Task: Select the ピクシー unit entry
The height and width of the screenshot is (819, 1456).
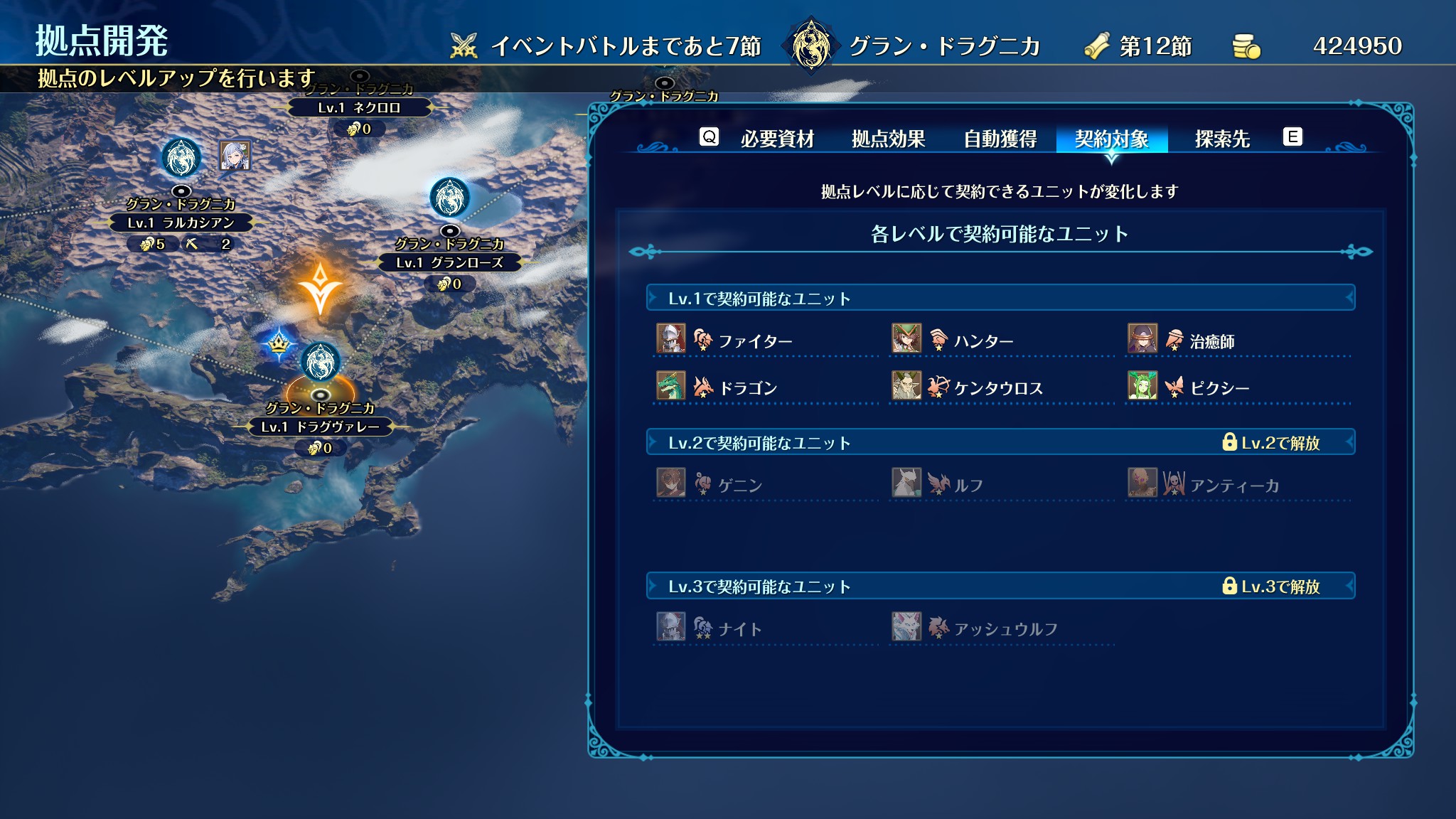Action: [x=1219, y=388]
